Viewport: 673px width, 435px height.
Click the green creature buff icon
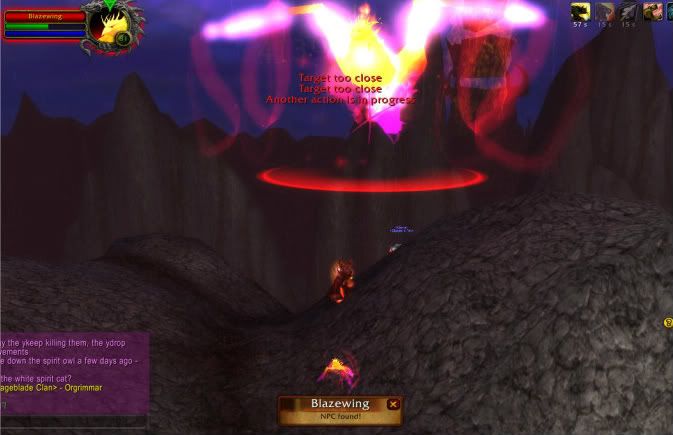pos(654,12)
